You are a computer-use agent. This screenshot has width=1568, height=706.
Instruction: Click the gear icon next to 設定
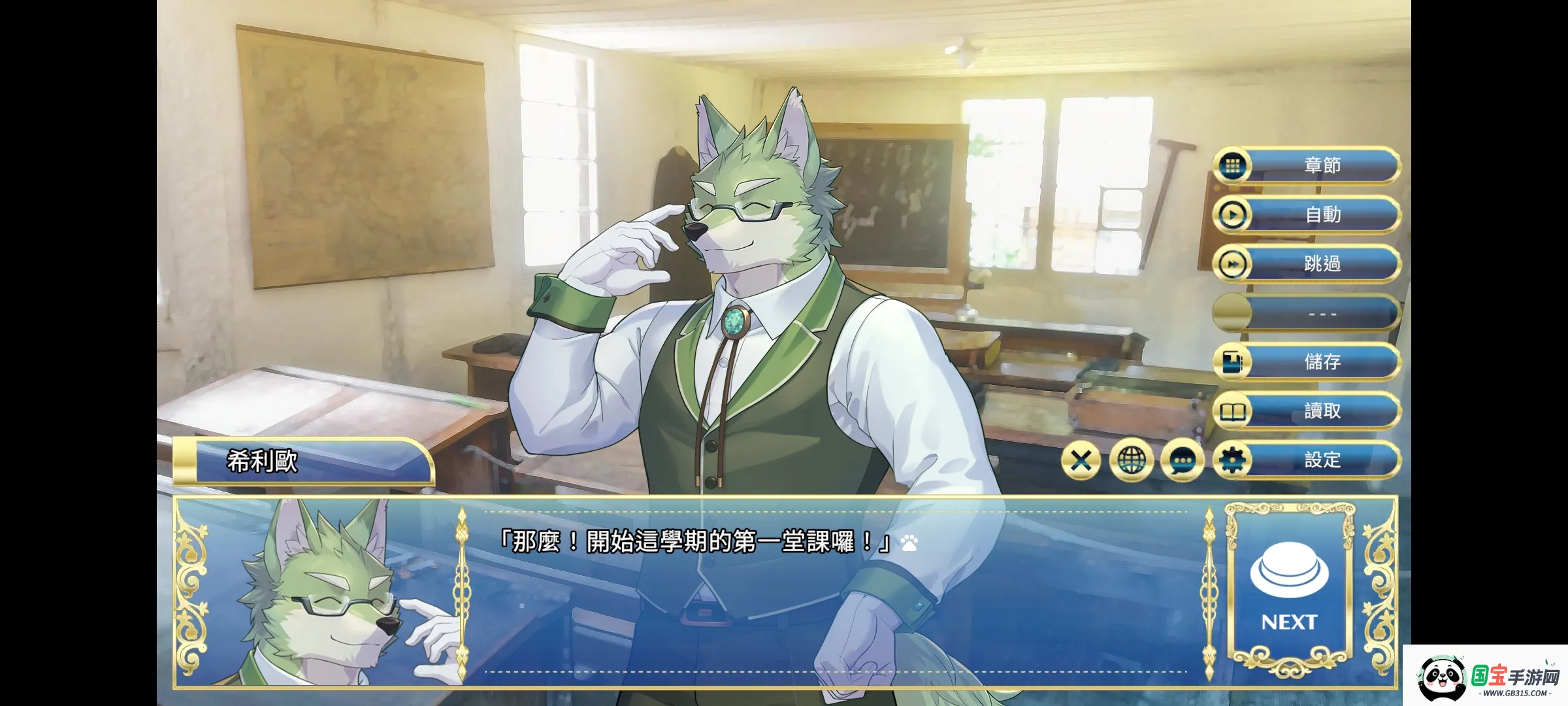1233,460
